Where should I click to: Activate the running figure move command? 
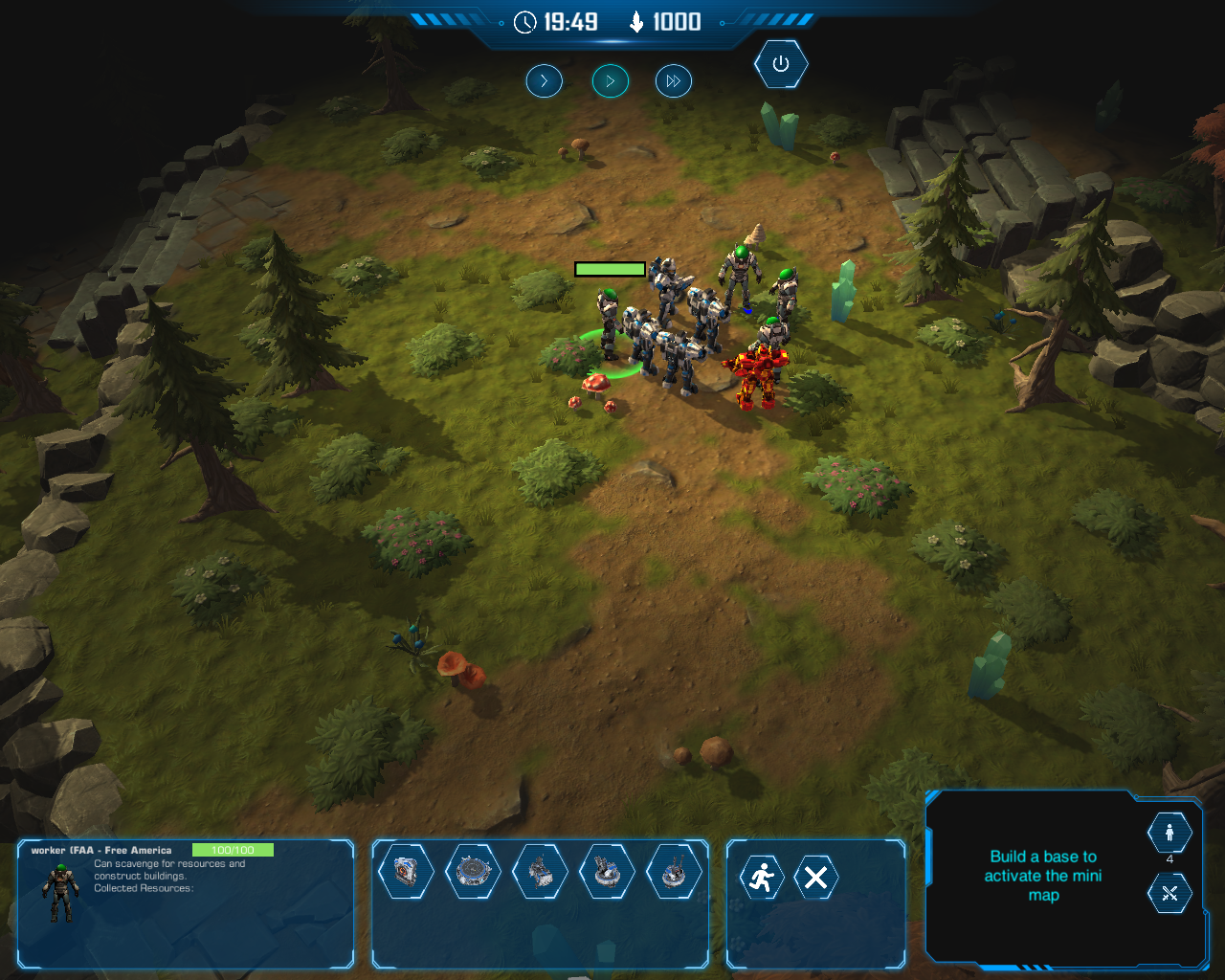(x=762, y=877)
